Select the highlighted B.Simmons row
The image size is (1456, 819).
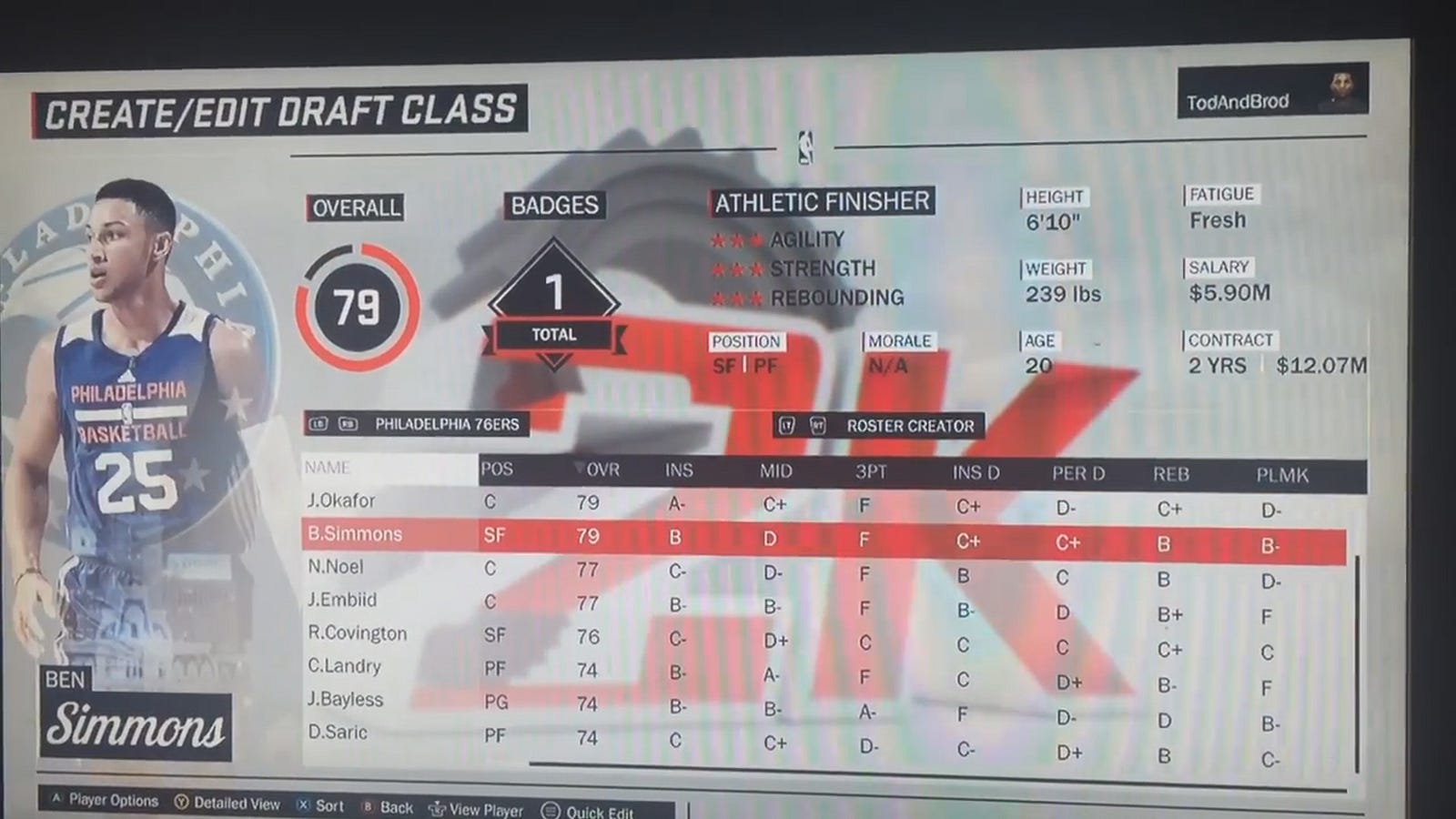tap(355, 534)
